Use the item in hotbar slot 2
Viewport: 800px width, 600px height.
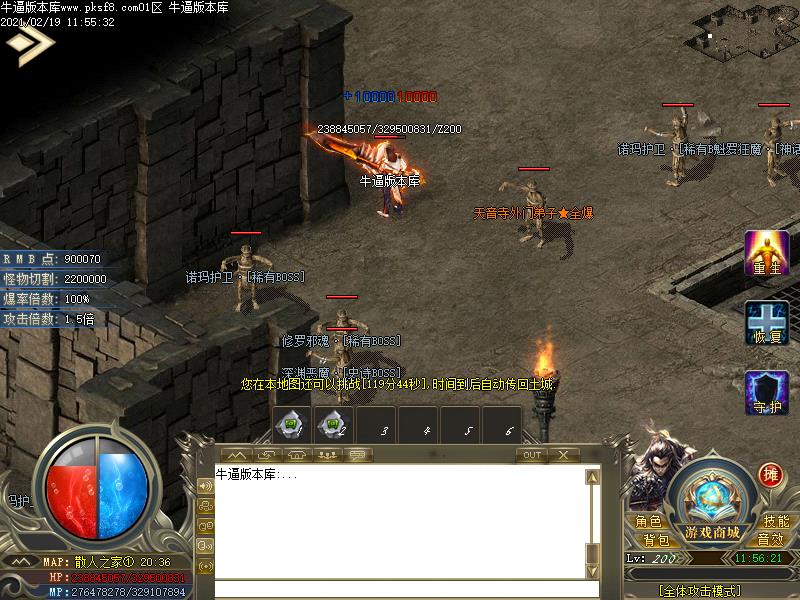pos(333,425)
